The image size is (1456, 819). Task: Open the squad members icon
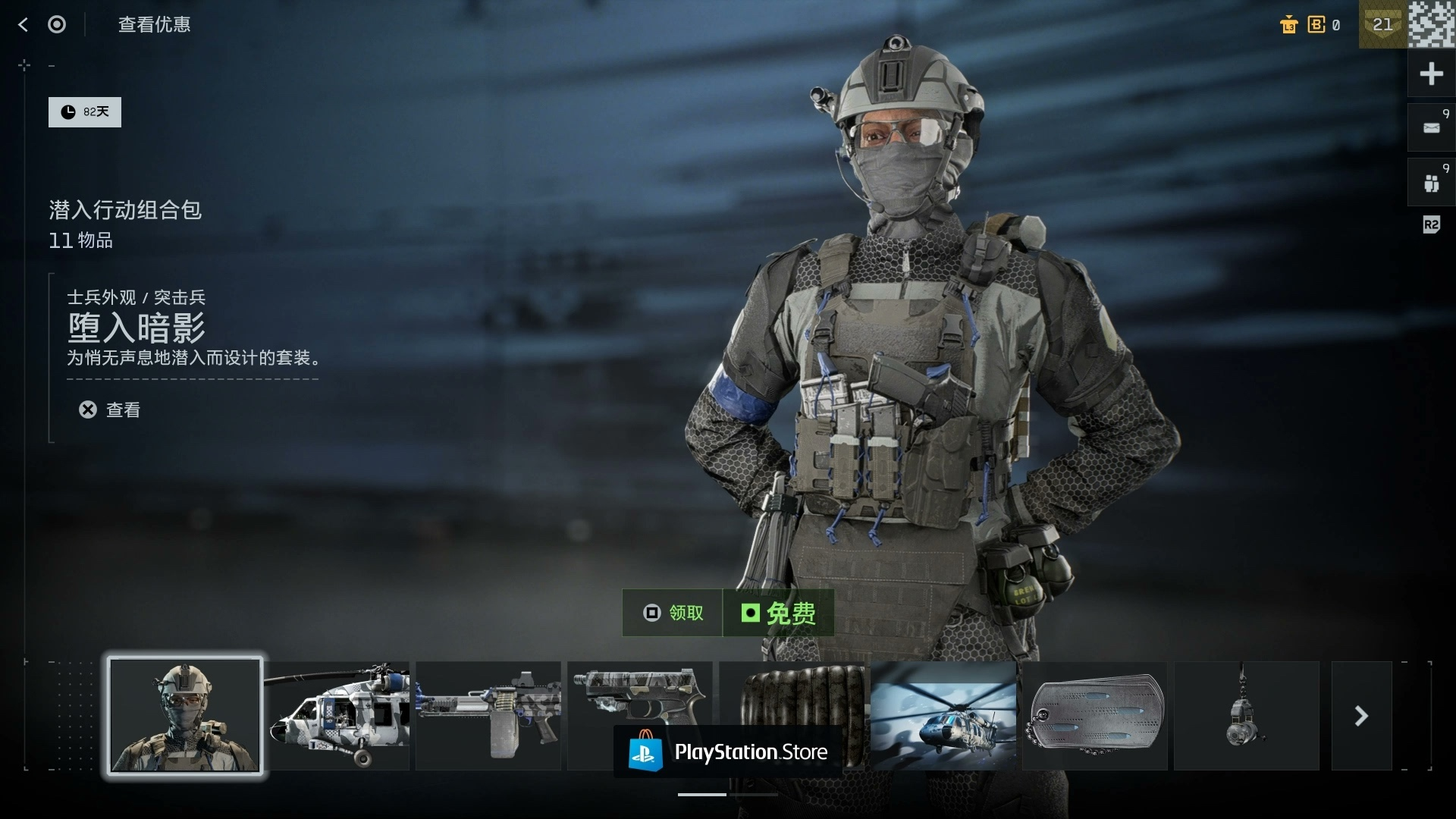[1431, 183]
